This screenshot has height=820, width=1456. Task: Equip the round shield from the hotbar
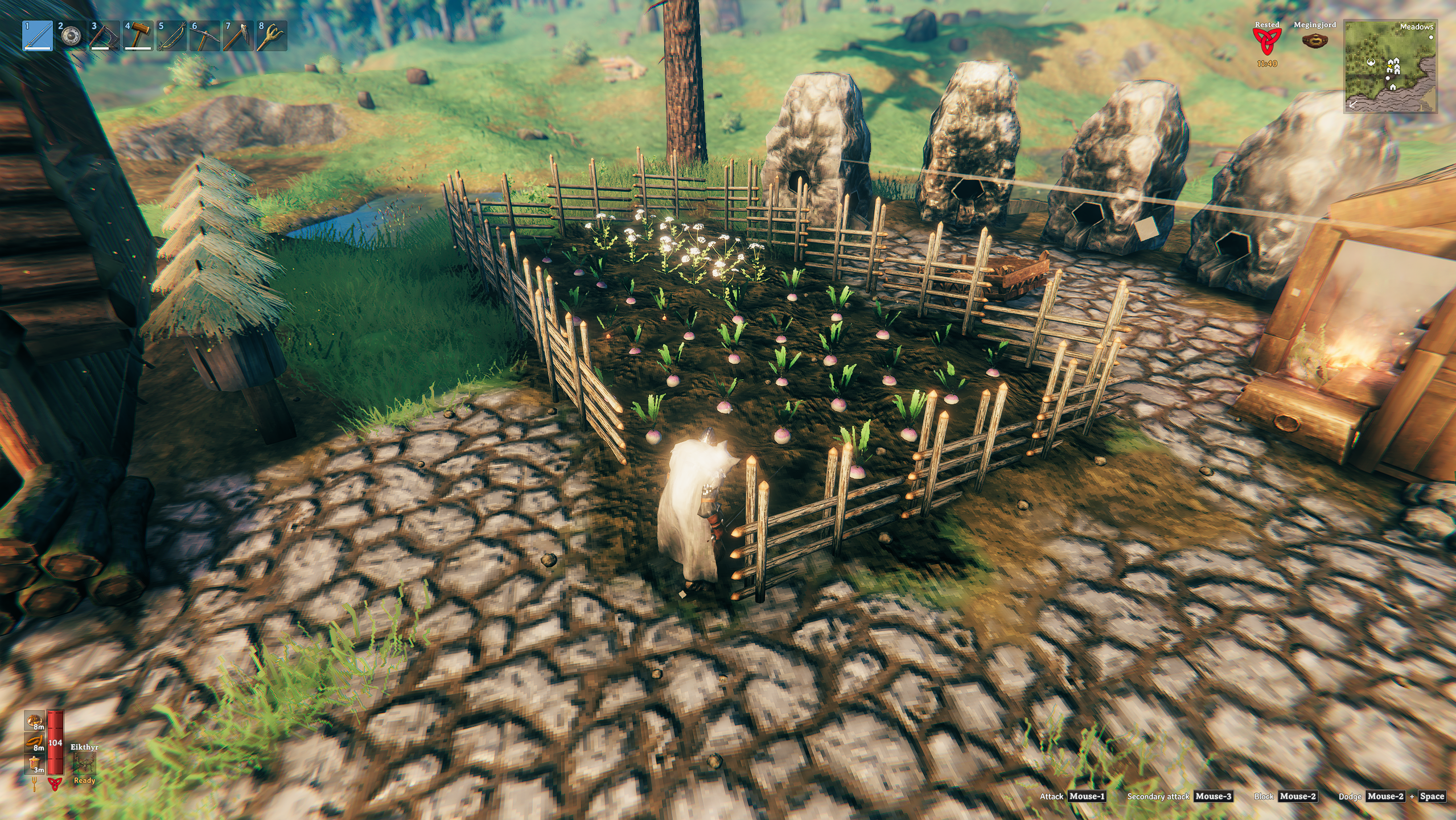[x=71, y=36]
